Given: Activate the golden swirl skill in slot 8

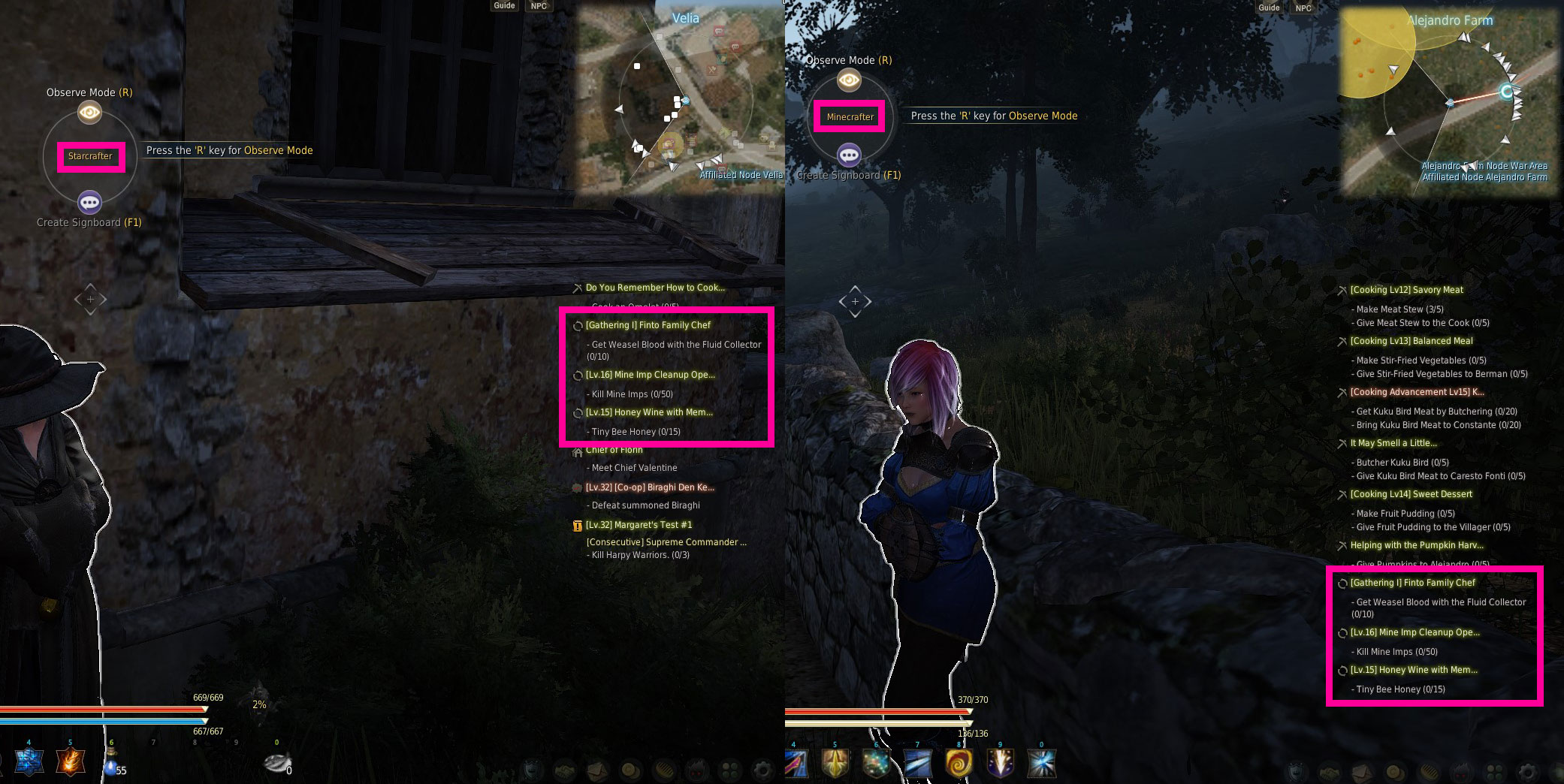Looking at the screenshot, I should point(960,761).
